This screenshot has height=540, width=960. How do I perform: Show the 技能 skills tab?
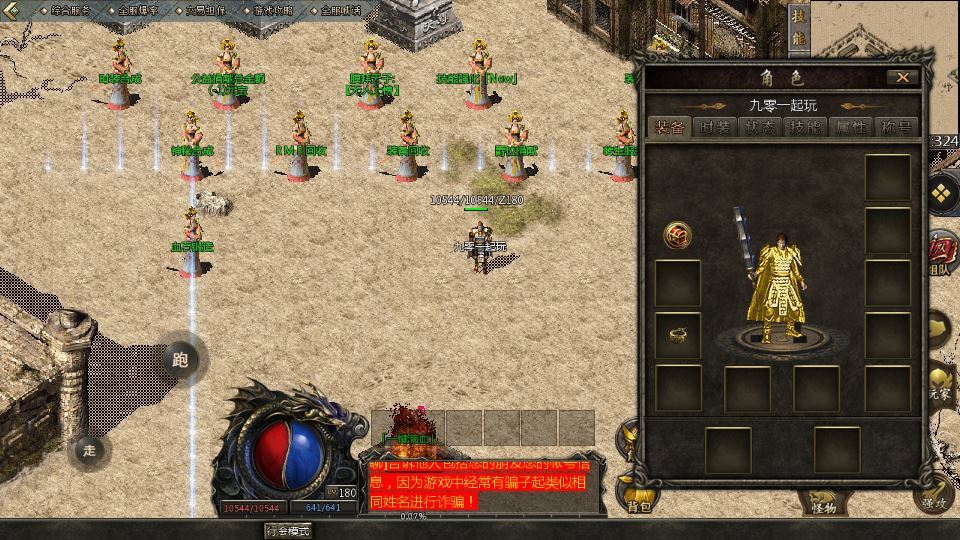click(805, 127)
